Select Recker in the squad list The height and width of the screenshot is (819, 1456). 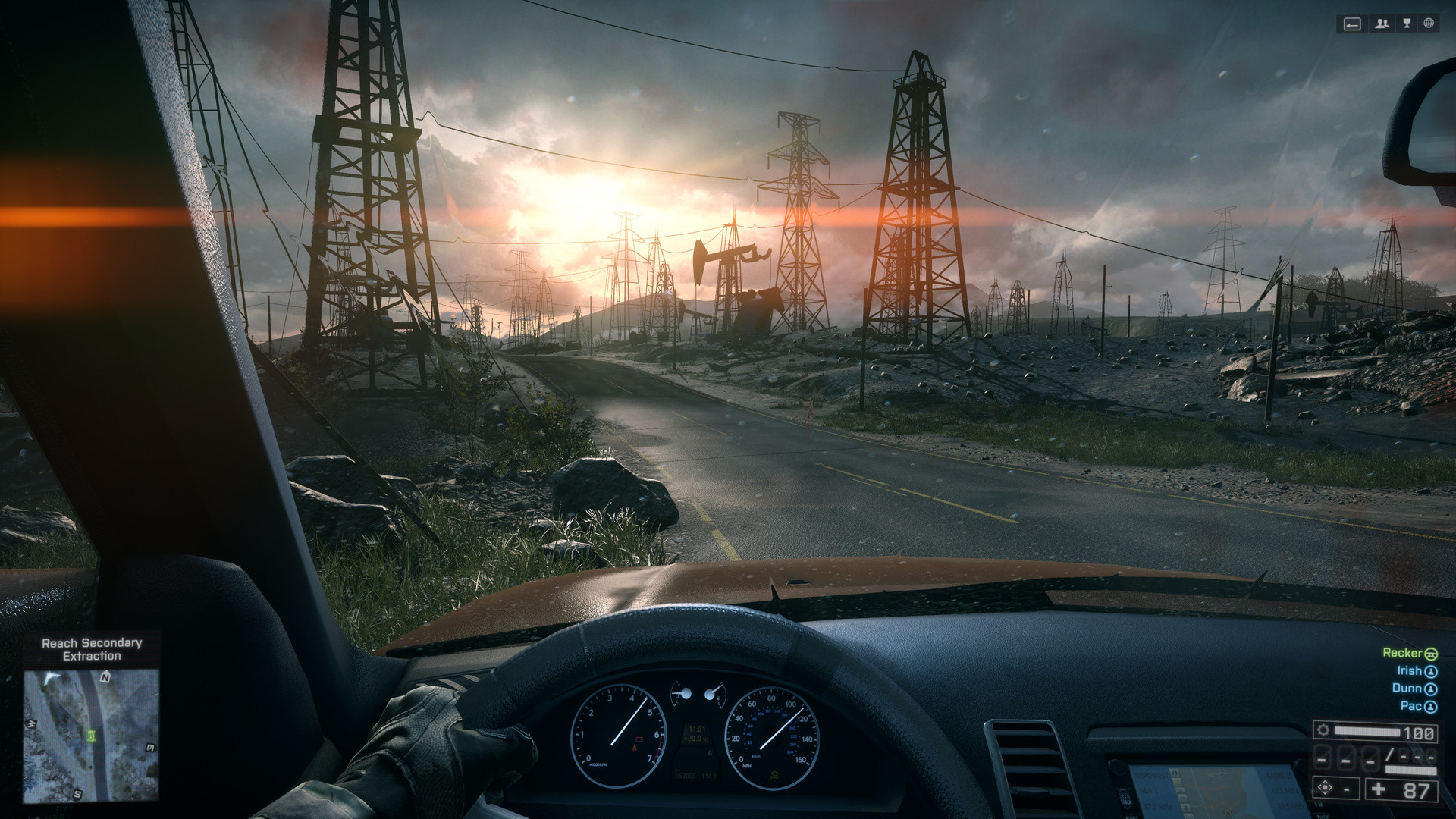1409,653
